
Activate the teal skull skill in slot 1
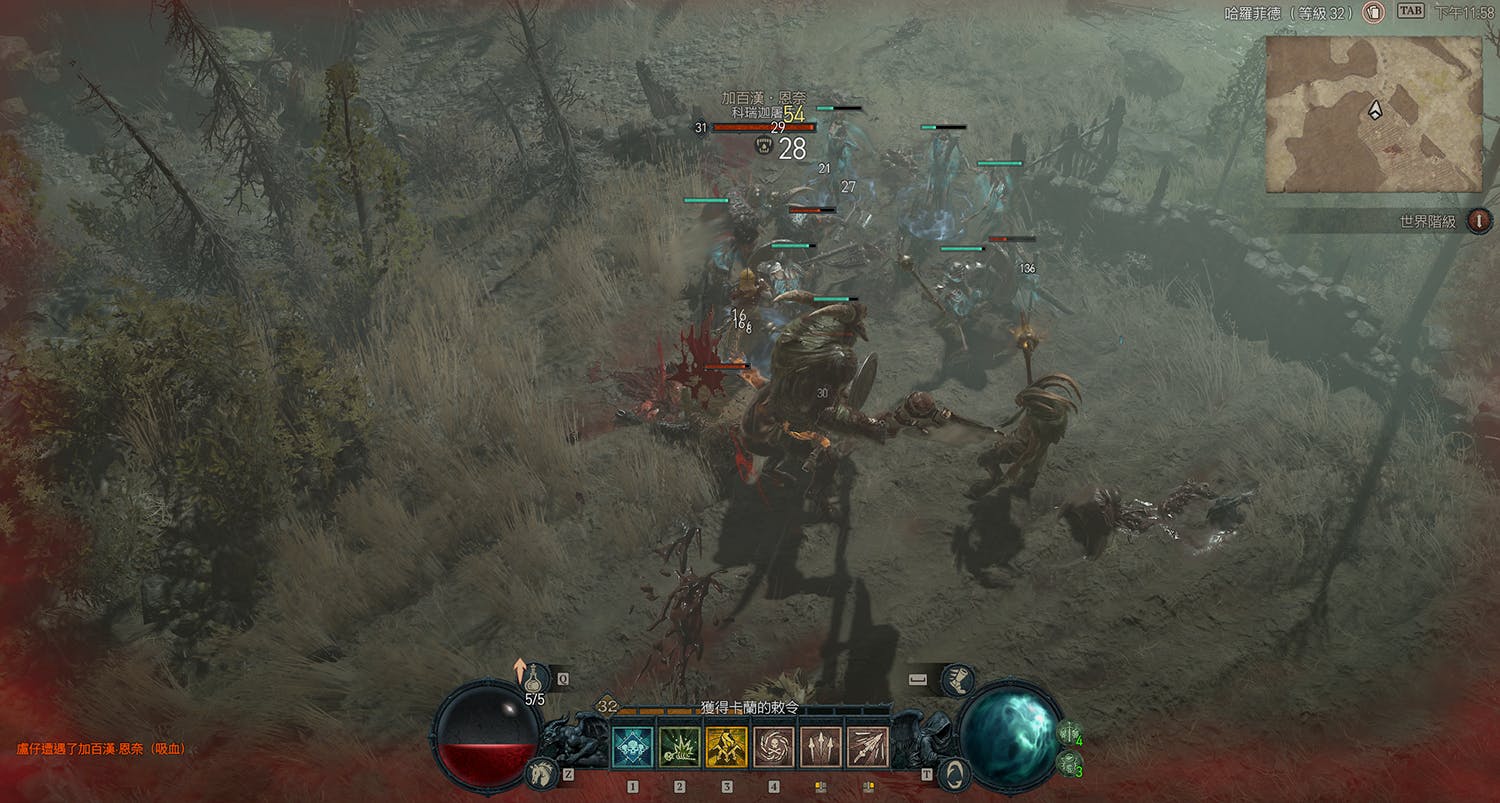632,747
